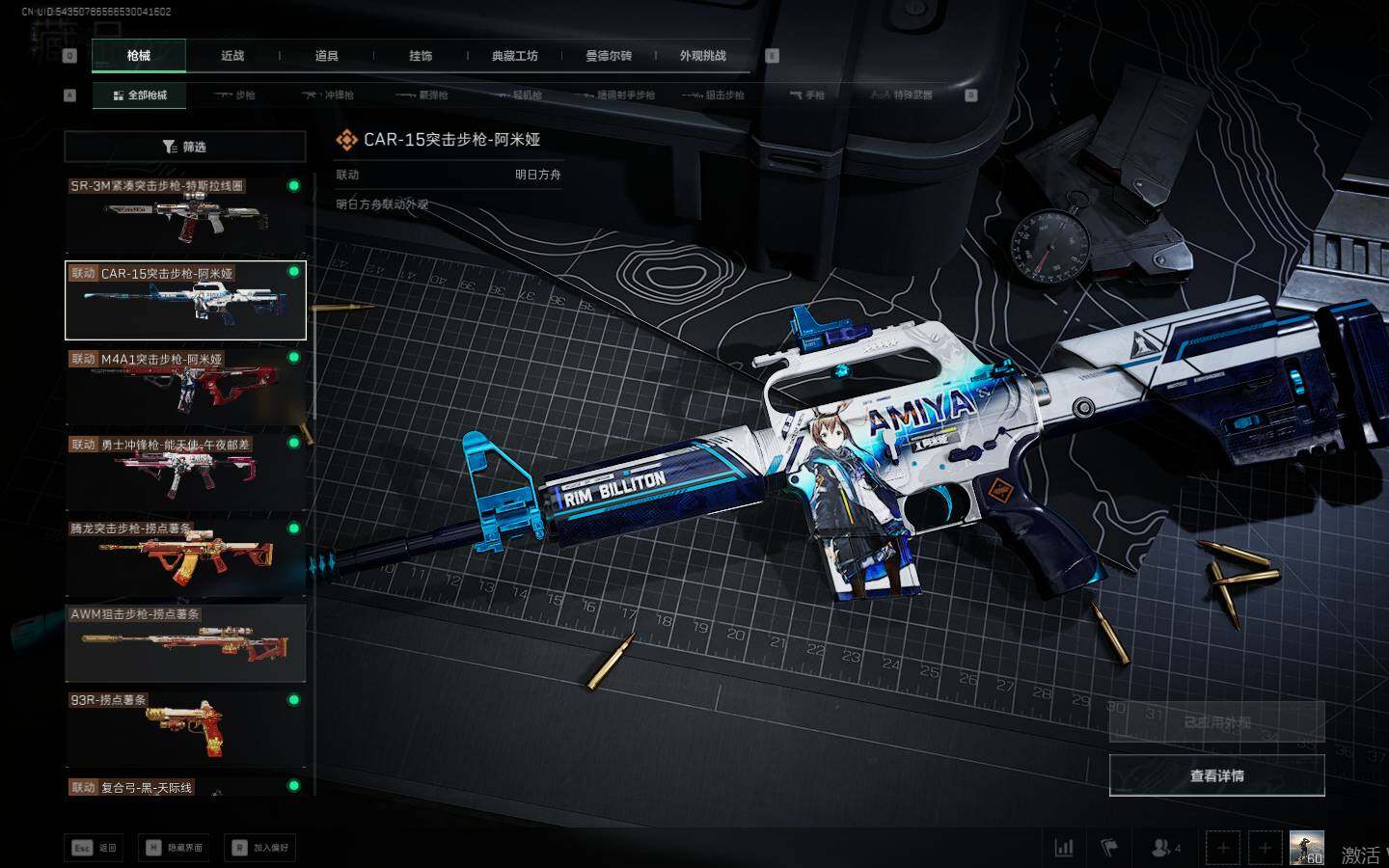Choose the M4A1 阿米娅 skin
Screen dimensions: 1389x868
coord(185,386)
